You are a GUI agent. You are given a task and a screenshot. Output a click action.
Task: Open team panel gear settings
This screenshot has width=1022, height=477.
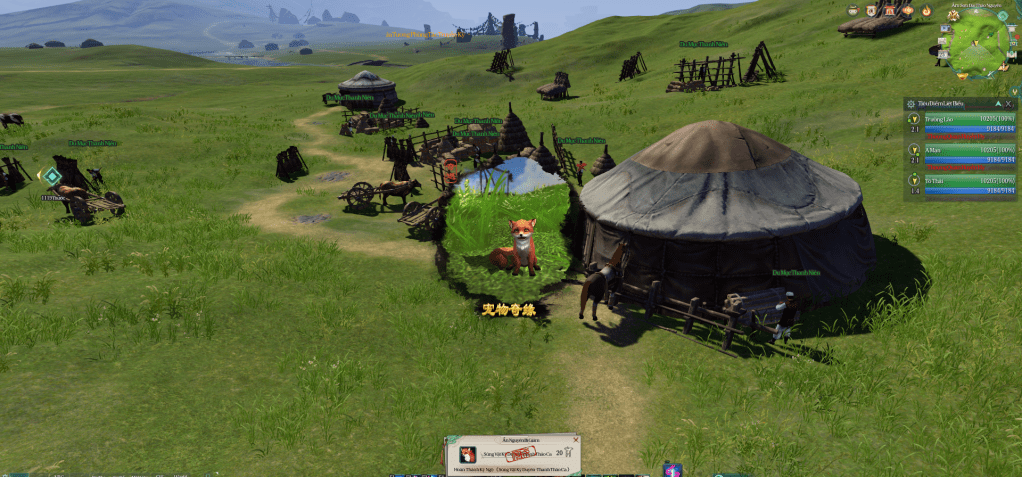pyautogui.click(x=910, y=104)
